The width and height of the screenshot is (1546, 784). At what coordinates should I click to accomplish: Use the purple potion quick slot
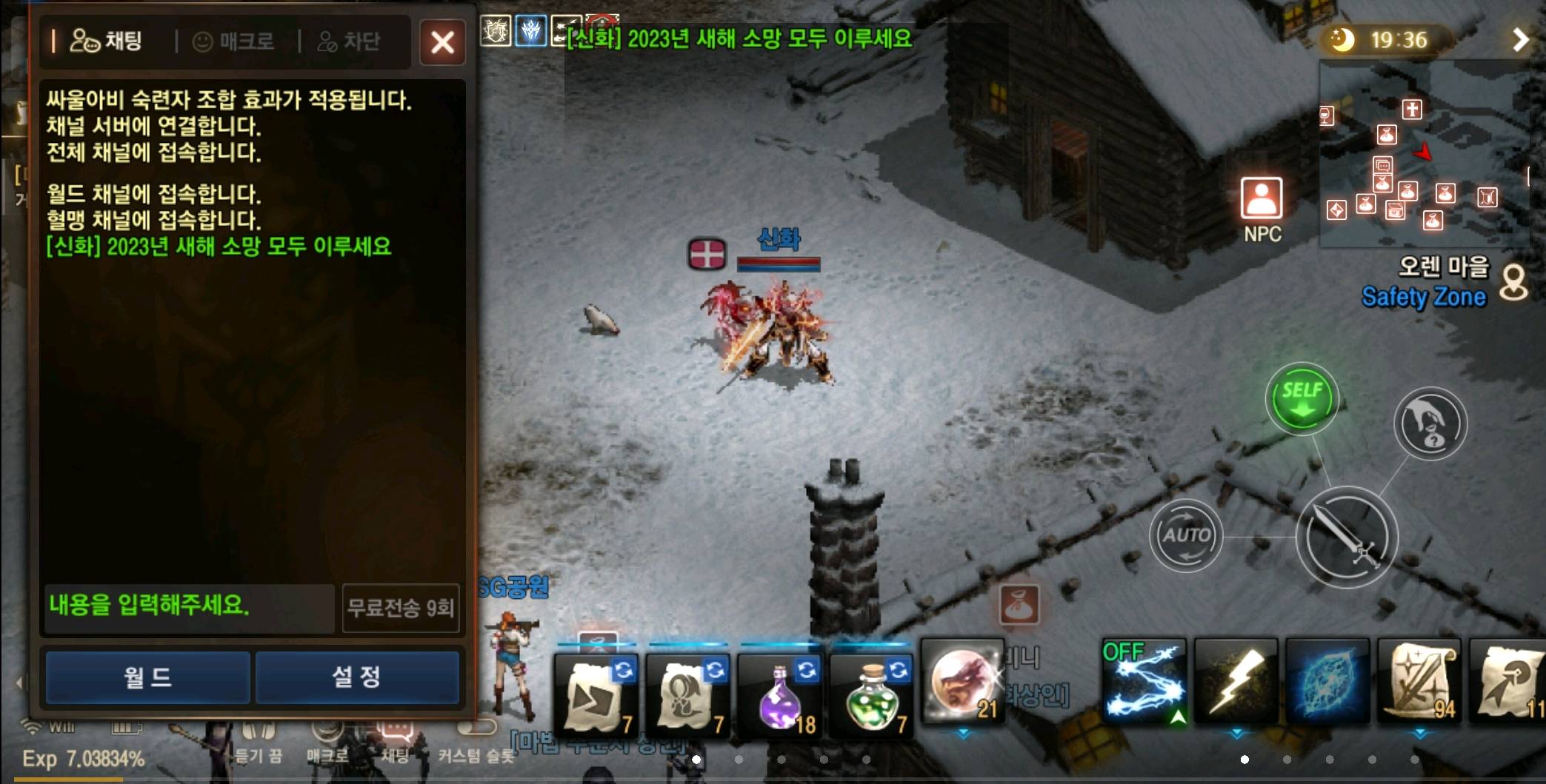tap(781, 692)
